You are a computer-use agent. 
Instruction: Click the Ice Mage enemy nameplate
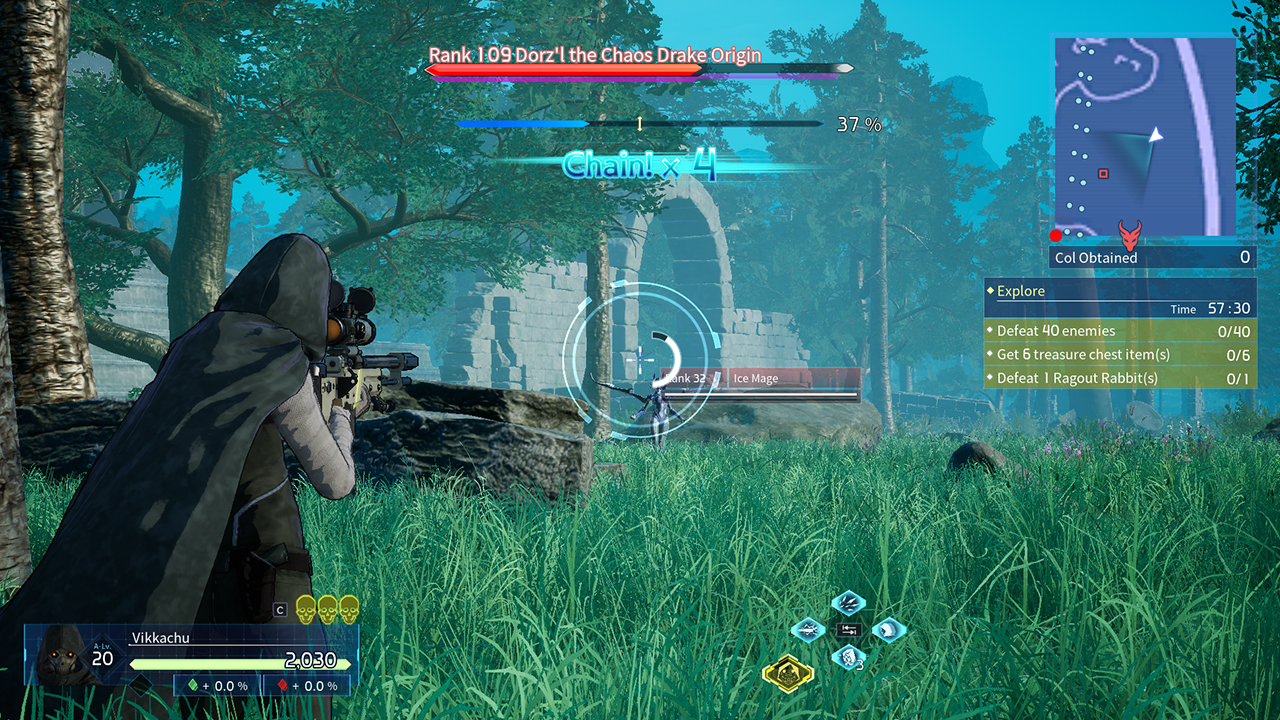795,379
